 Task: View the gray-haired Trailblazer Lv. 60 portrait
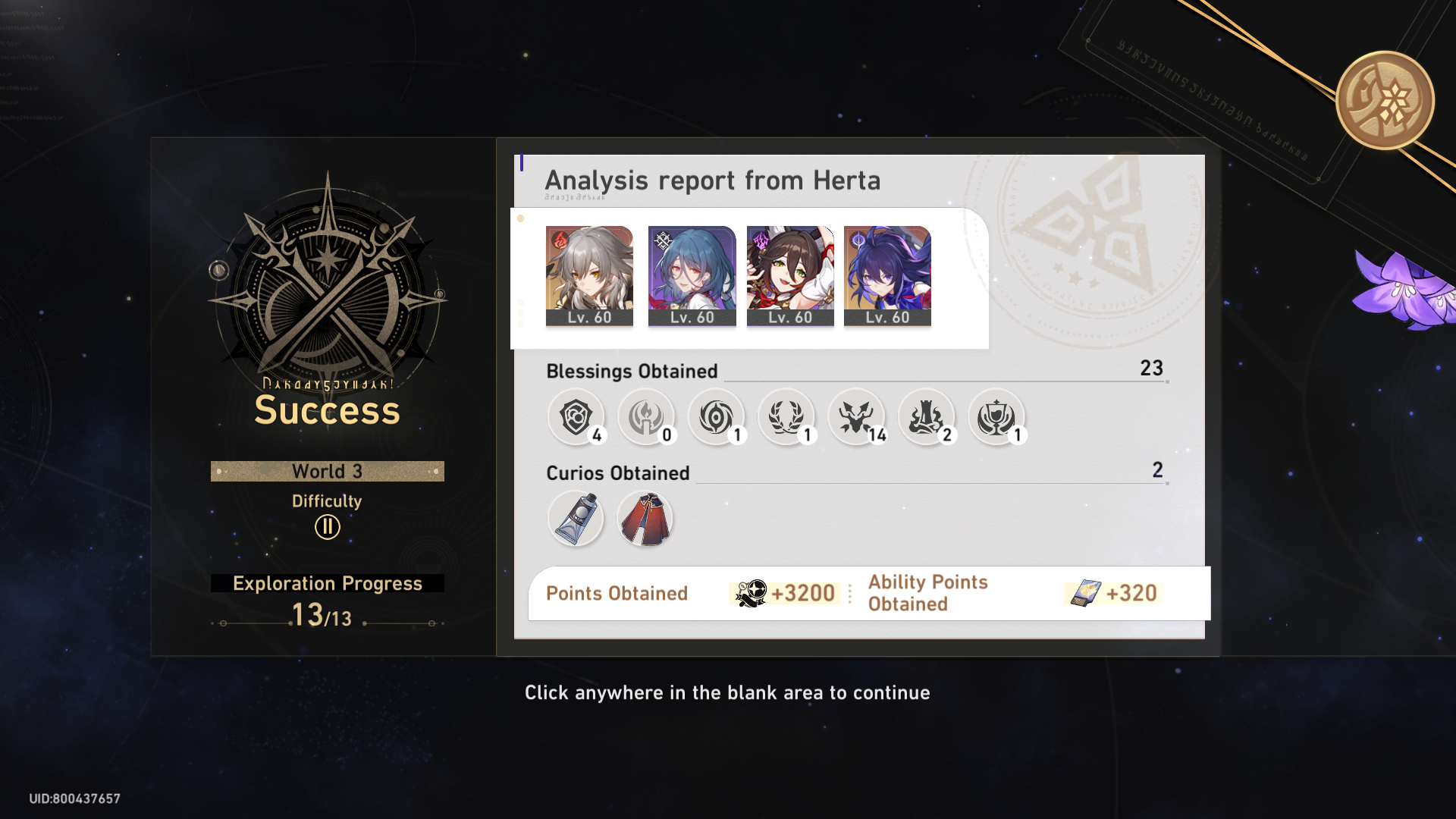[x=590, y=275]
